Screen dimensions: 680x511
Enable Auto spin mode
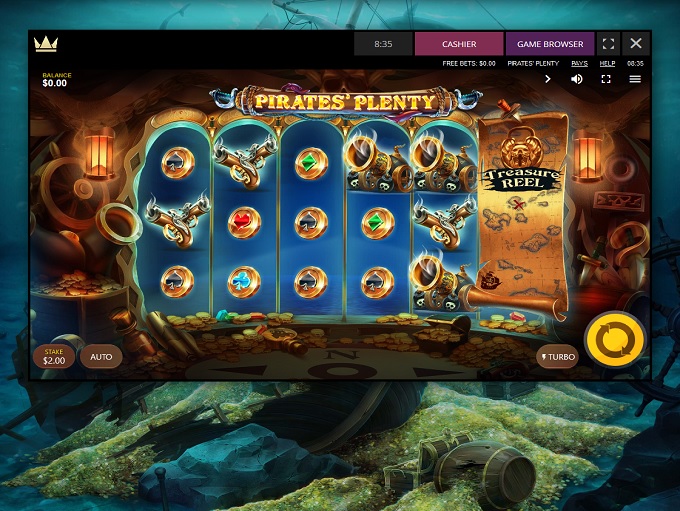click(101, 356)
